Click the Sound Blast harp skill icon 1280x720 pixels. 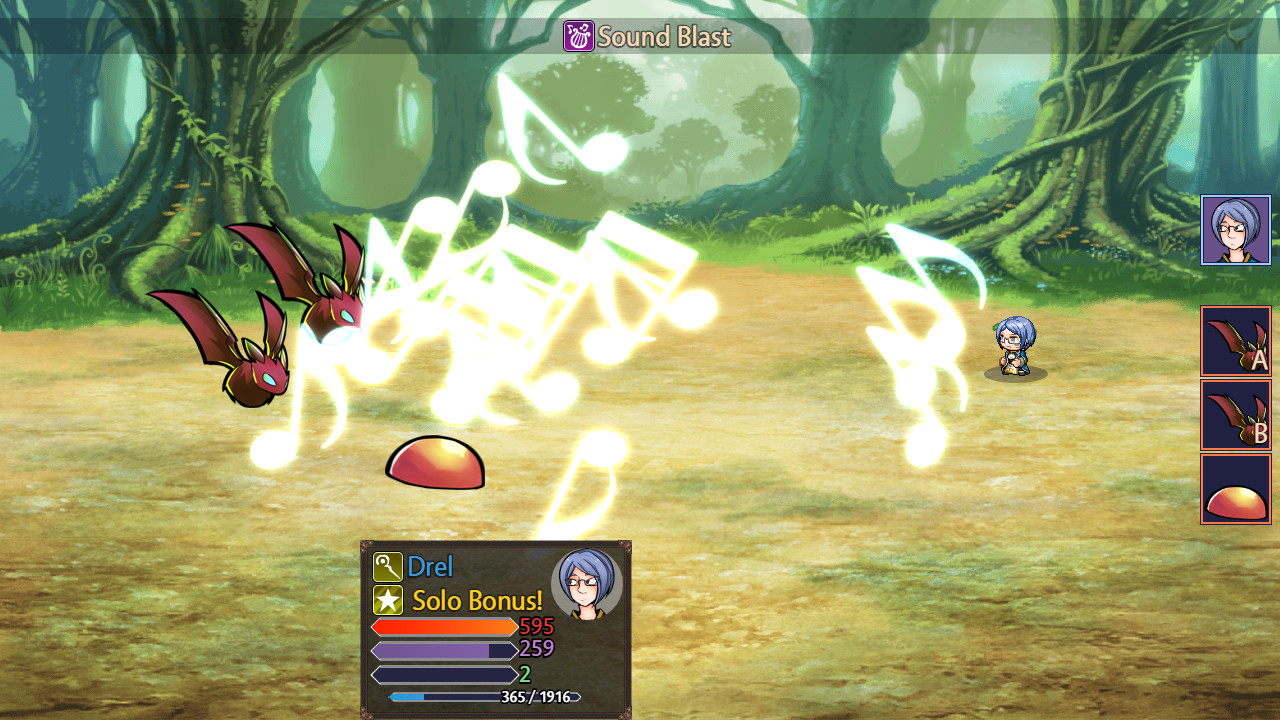[578, 37]
